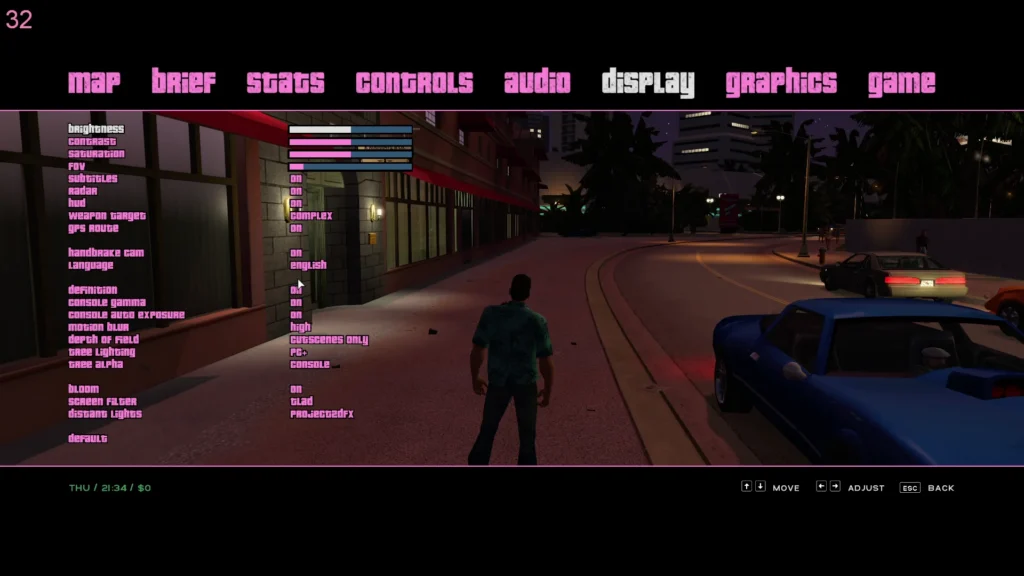
Task: Open the Graphics settings tab
Action: [781, 82]
